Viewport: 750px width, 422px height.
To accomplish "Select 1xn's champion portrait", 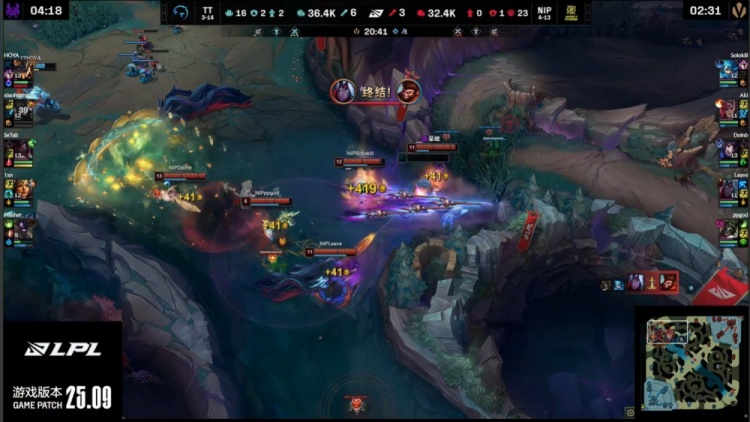I will (22, 190).
